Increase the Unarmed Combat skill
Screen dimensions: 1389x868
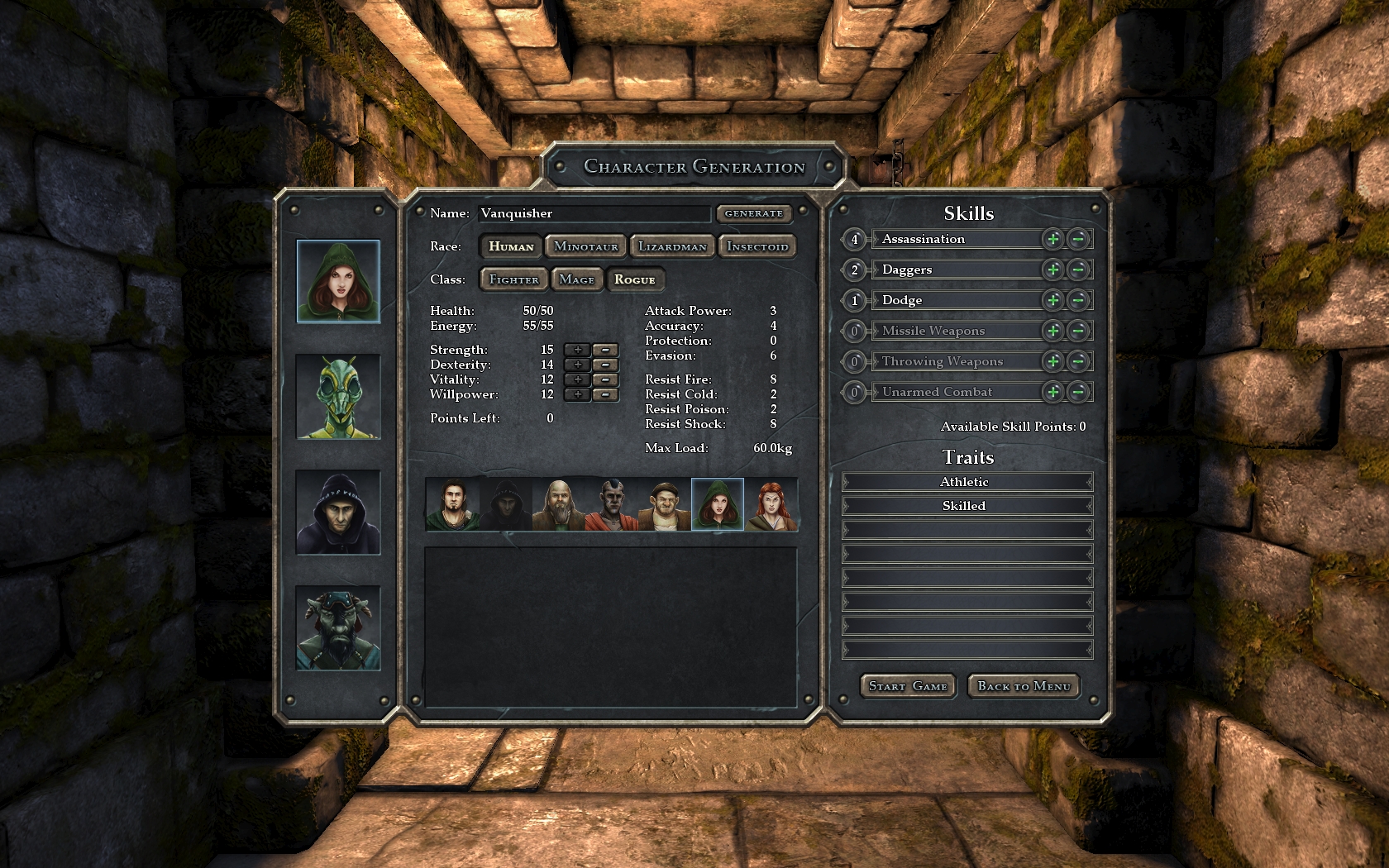pyautogui.click(x=1052, y=392)
